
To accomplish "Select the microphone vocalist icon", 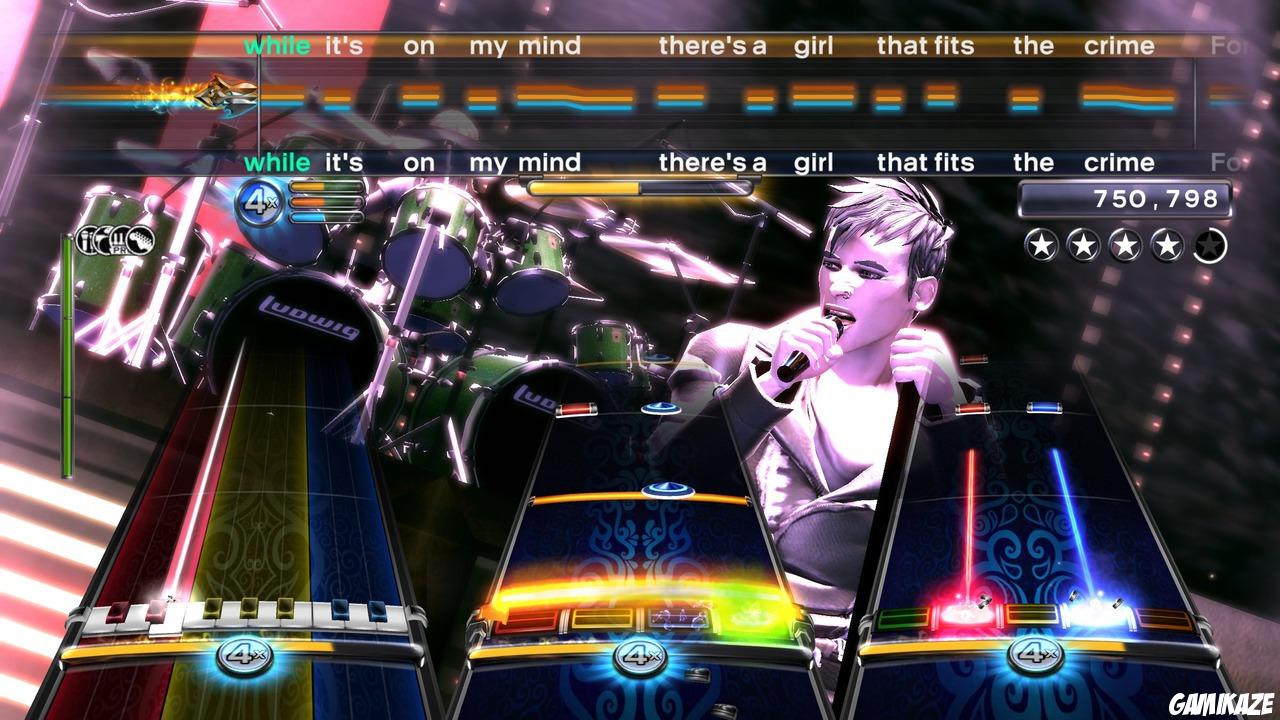I will coord(86,240).
